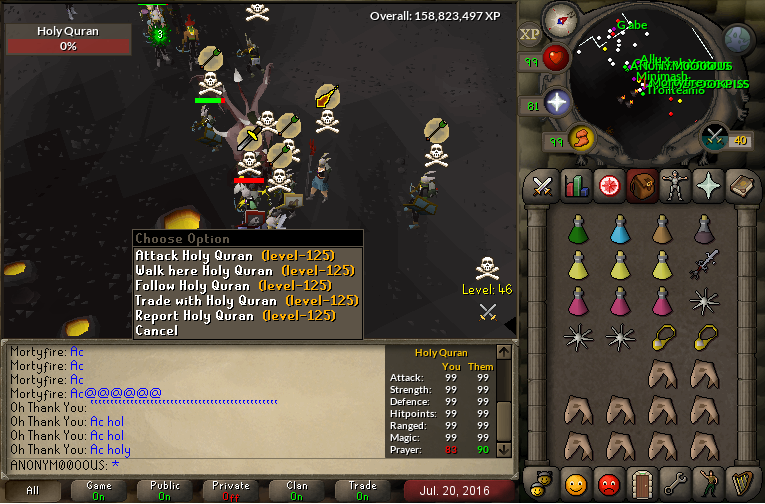Activate the special attack orb
Viewport: 765px width, 504px height.
pyautogui.click(x=715, y=136)
